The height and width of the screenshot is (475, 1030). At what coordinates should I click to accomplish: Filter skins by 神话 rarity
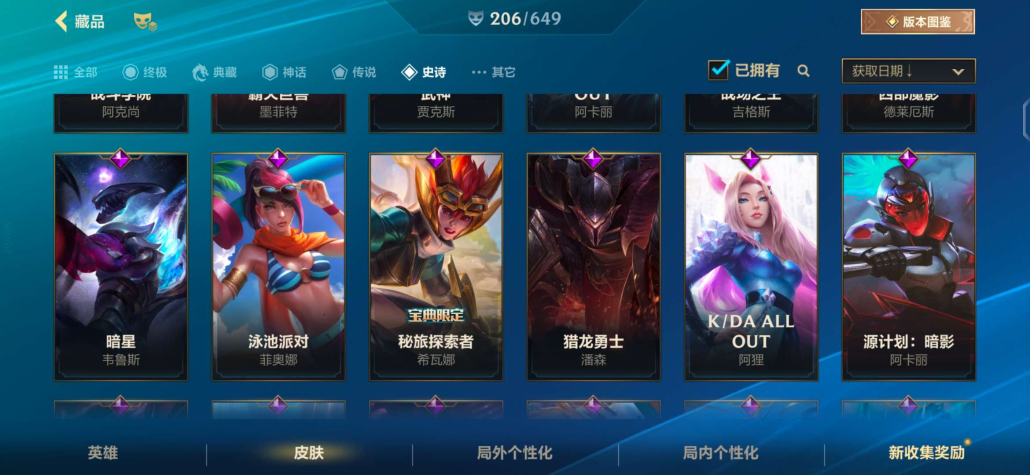(x=284, y=72)
